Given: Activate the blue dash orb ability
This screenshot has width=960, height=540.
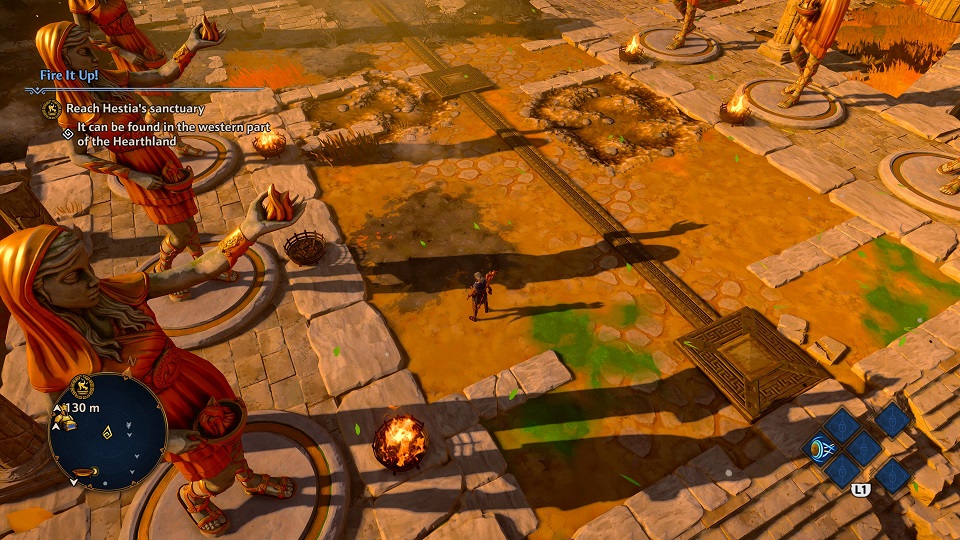Looking at the screenshot, I should (x=819, y=448).
